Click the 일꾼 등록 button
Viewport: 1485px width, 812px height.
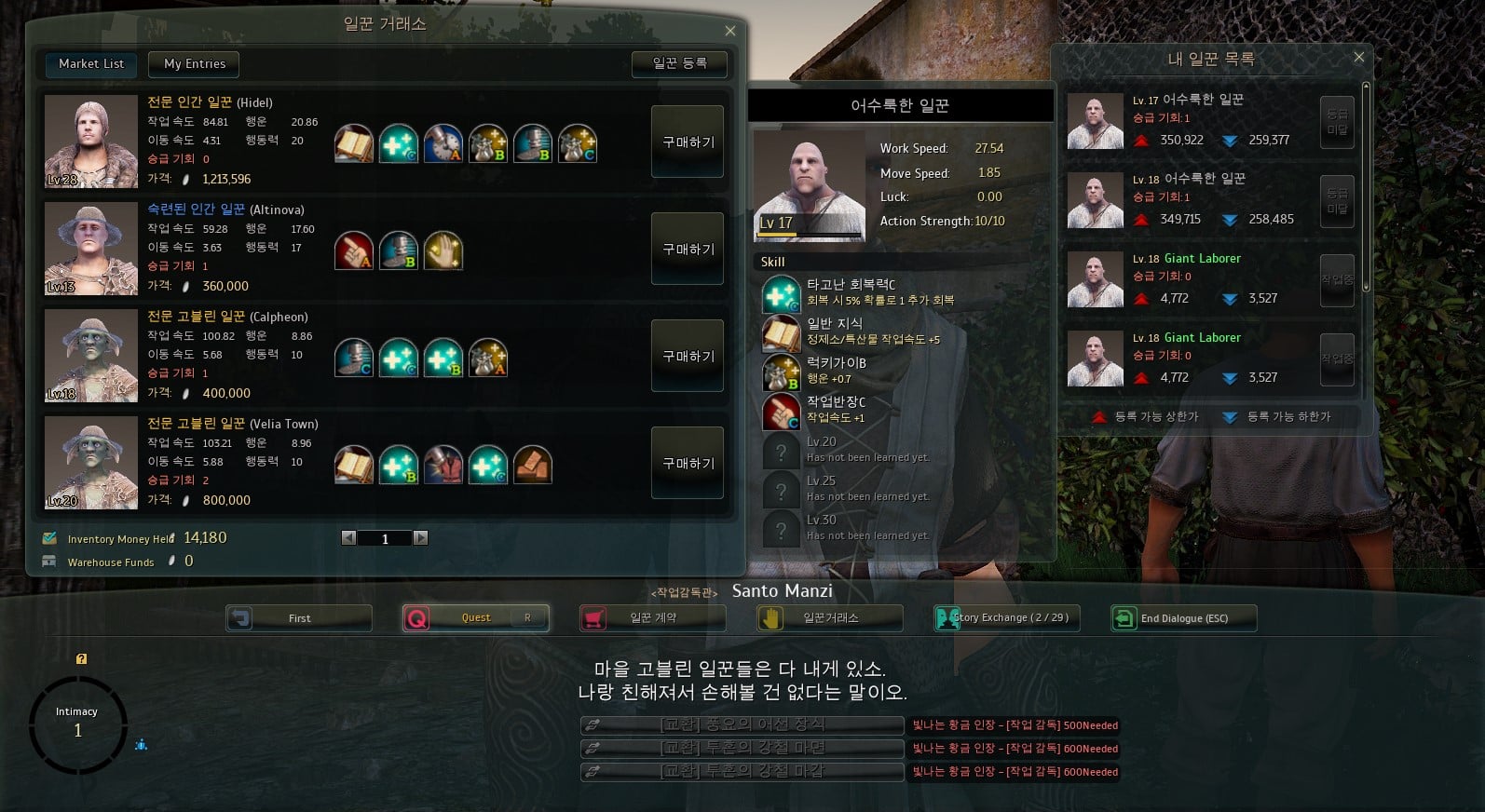click(x=679, y=63)
